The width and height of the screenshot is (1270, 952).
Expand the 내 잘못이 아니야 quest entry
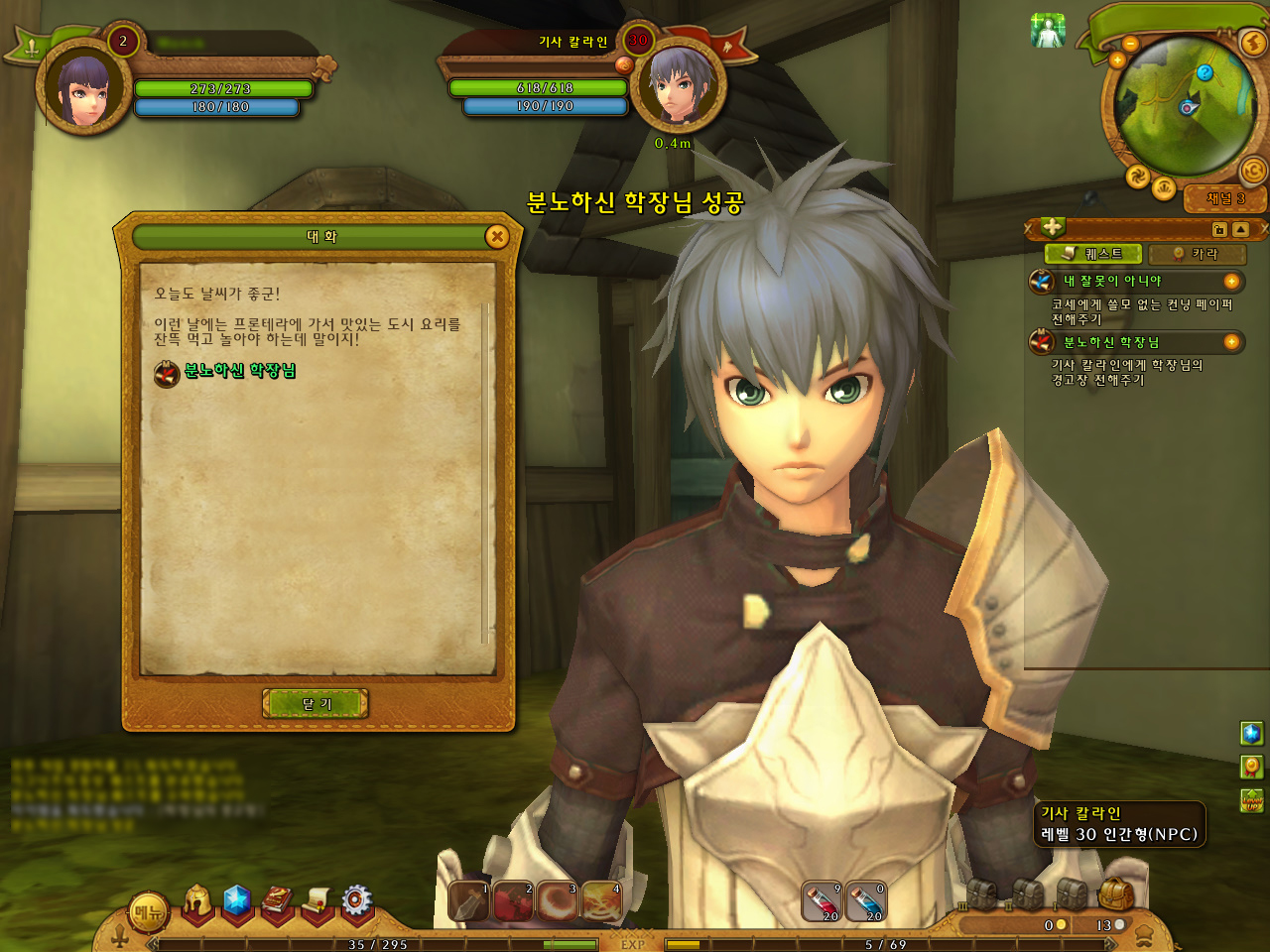point(1231,282)
